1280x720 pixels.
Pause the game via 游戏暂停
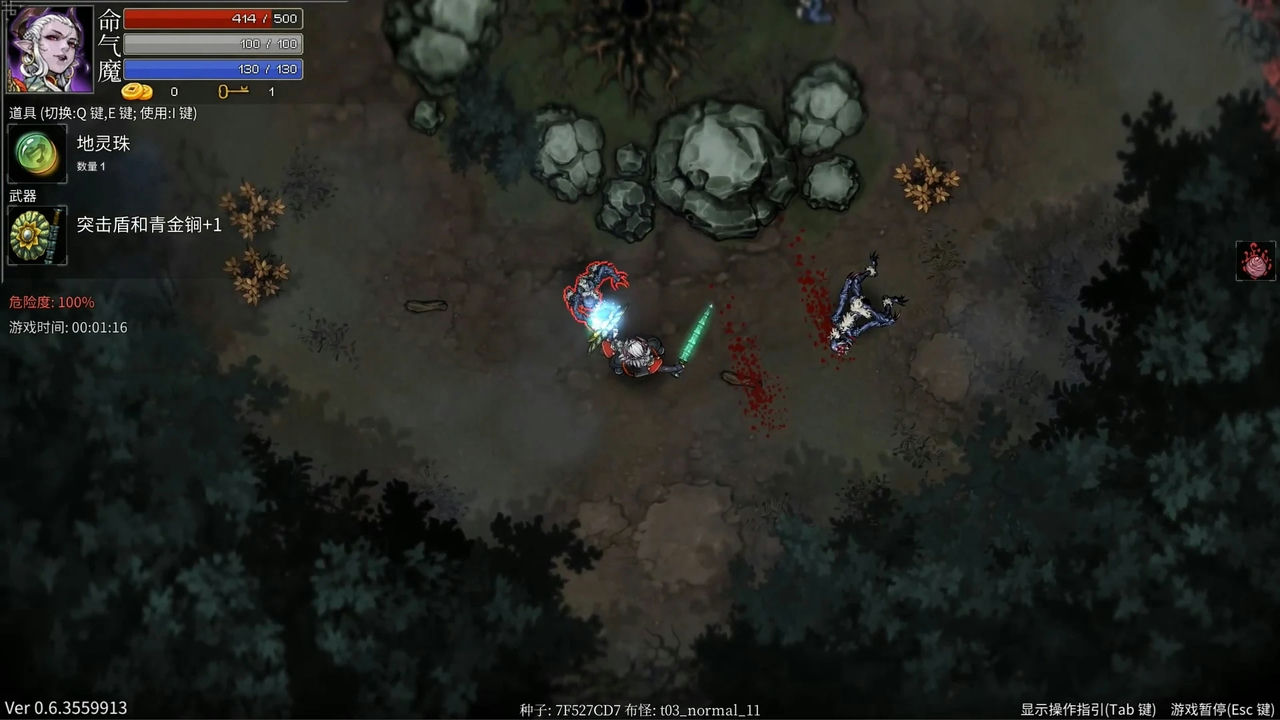click(1222, 709)
